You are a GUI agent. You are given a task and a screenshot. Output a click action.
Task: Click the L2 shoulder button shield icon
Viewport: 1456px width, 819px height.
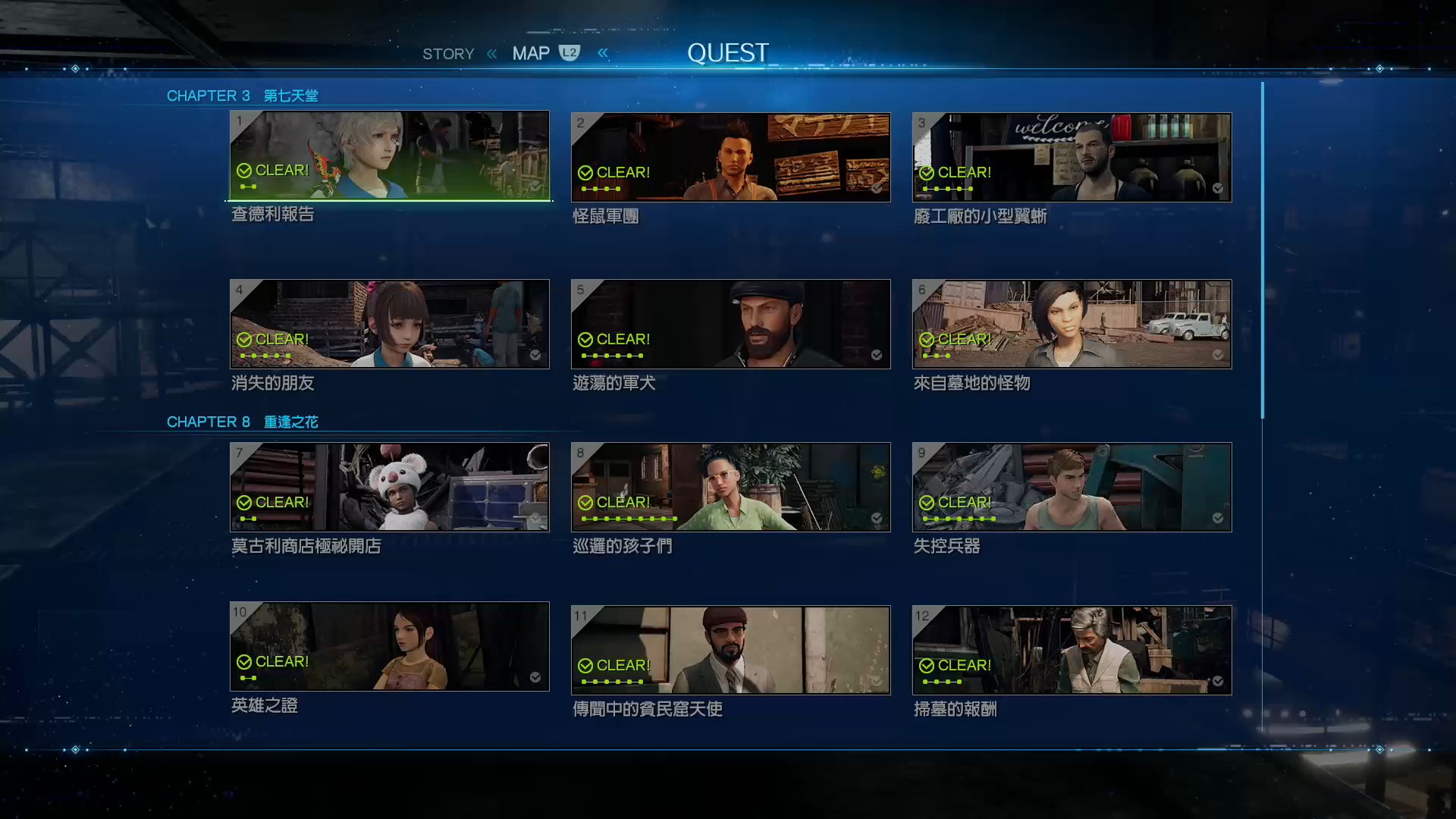click(568, 52)
